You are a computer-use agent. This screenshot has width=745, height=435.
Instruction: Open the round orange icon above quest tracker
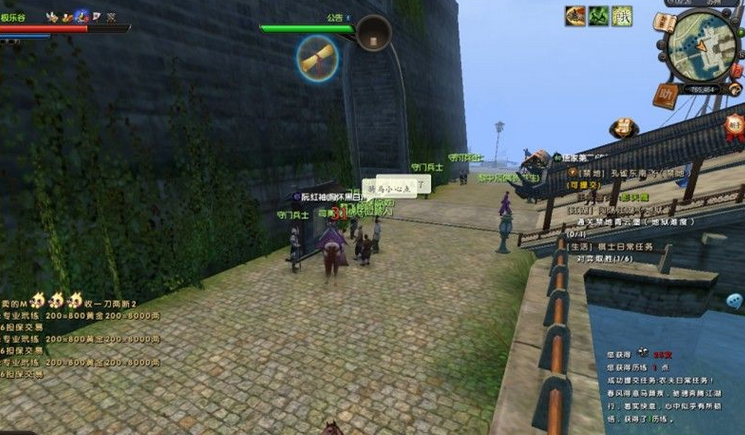(x=623, y=127)
